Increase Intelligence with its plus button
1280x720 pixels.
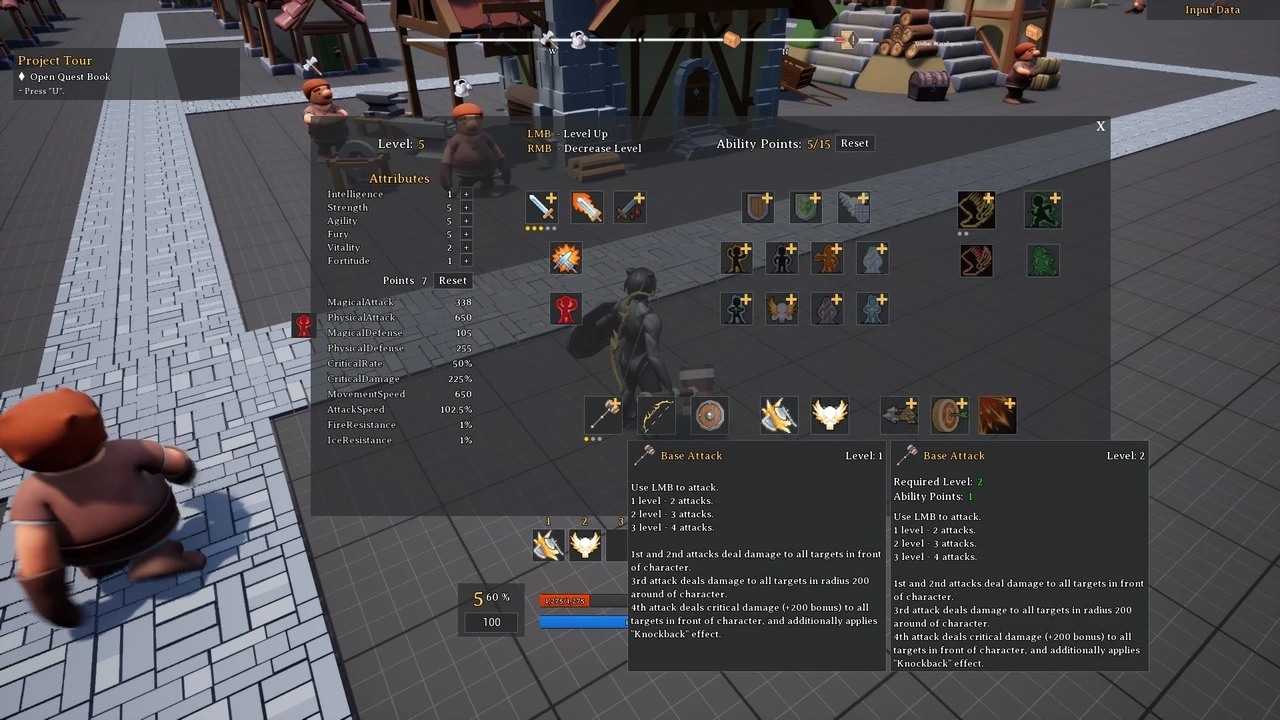(x=466, y=194)
